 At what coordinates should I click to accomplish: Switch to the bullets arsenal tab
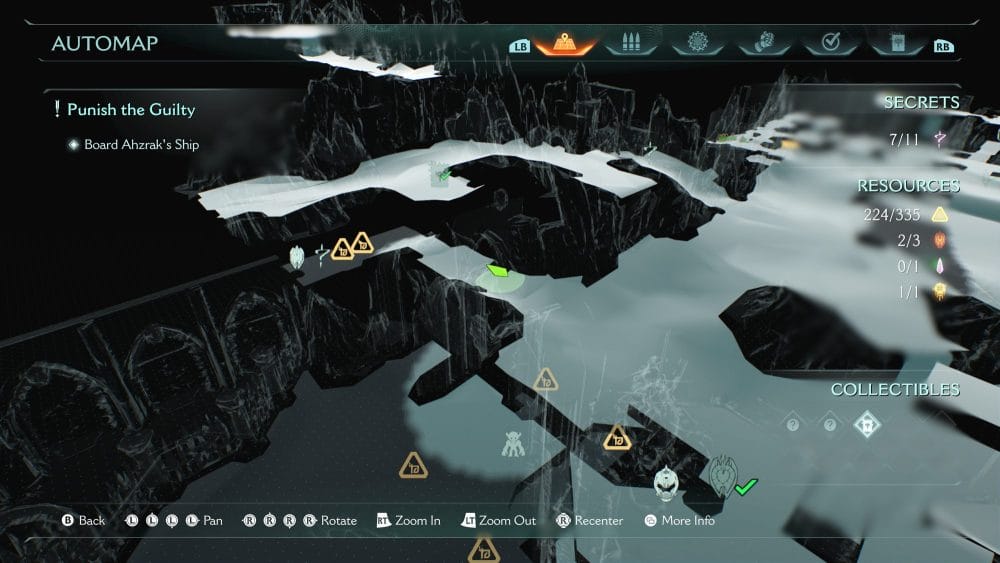tap(631, 44)
